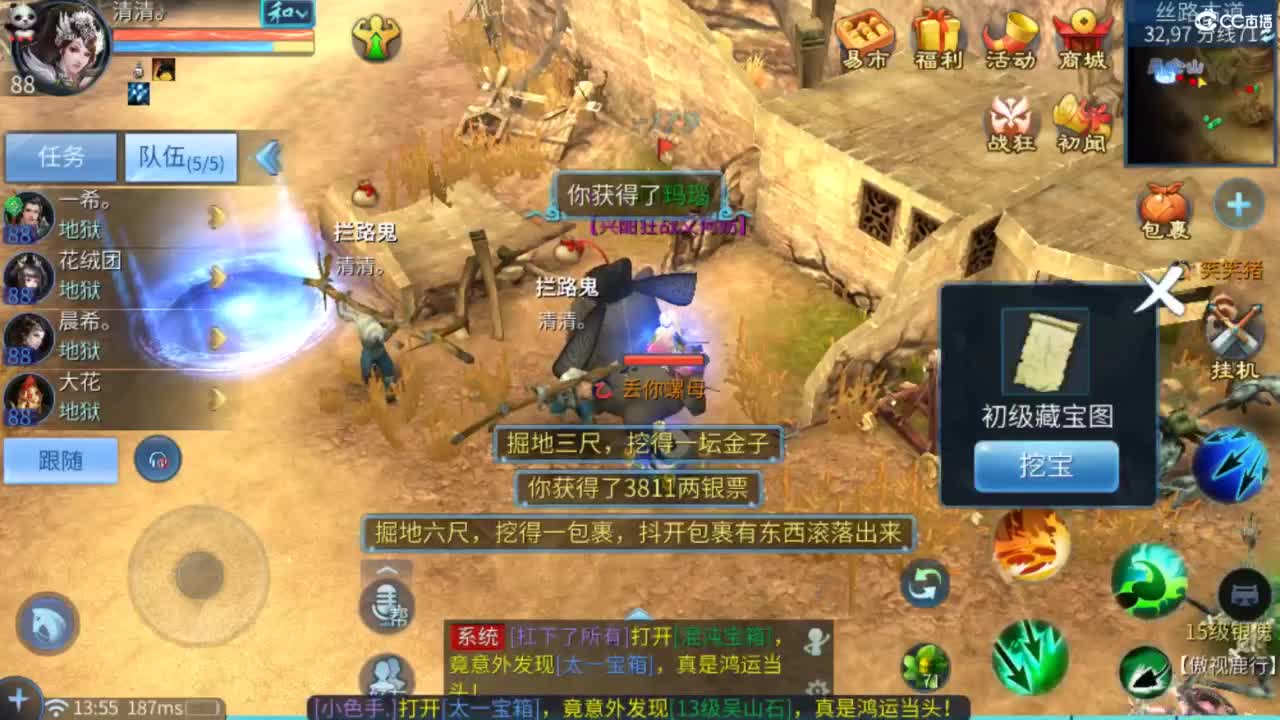Switch to the 任务 tab
Screen dimensions: 1280x720
click(62, 157)
